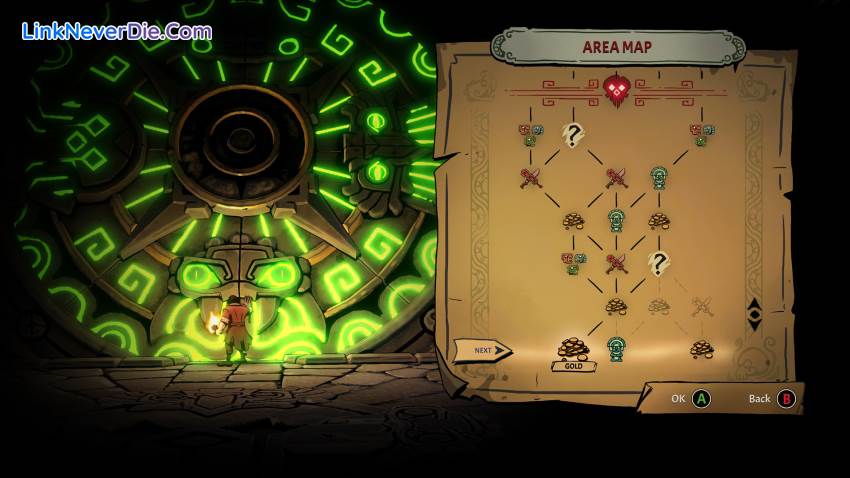
Task: Click the NEXT arrow signpost
Action: coord(482,351)
